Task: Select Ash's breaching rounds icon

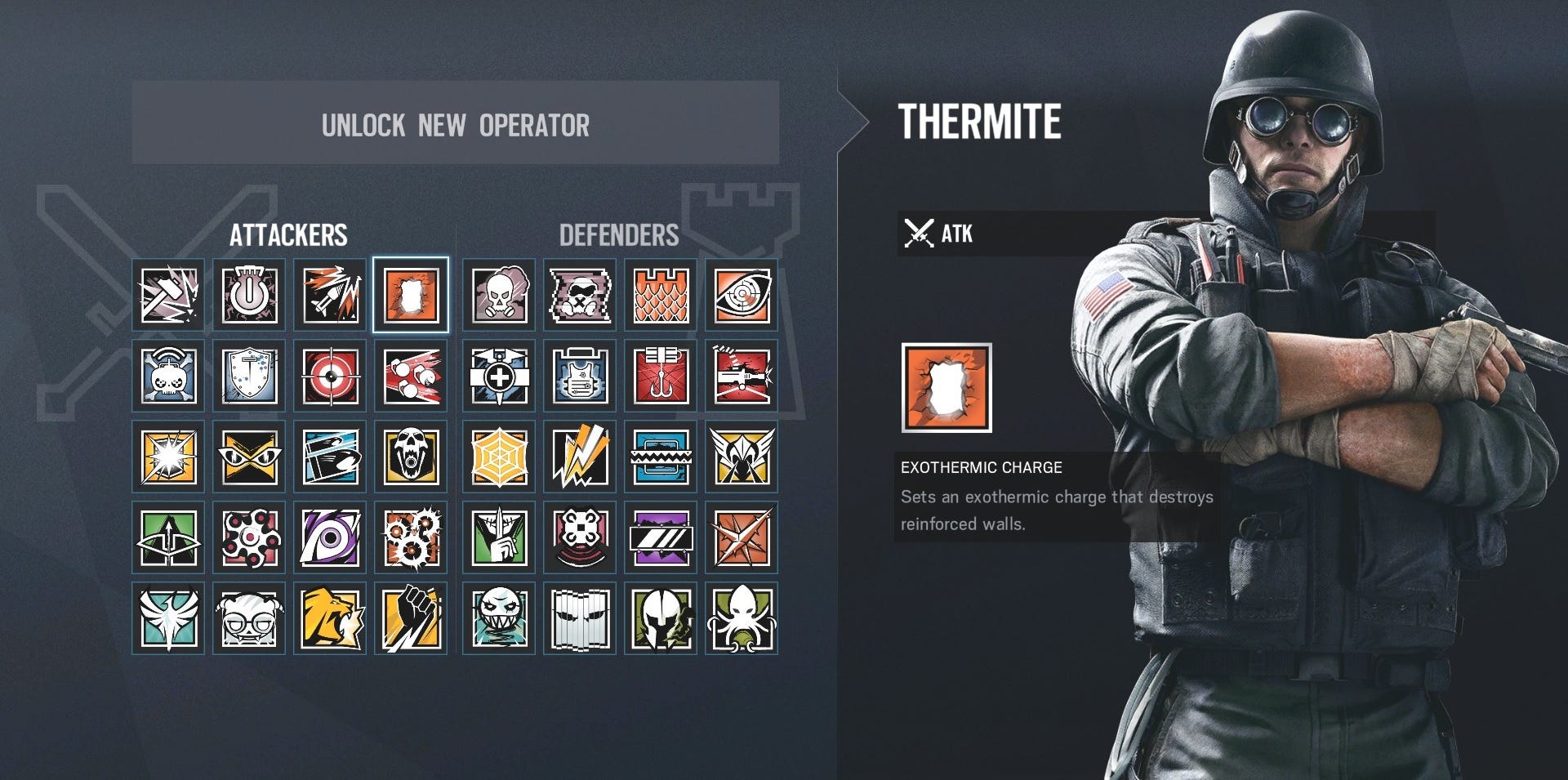Action: pyautogui.click(x=331, y=295)
